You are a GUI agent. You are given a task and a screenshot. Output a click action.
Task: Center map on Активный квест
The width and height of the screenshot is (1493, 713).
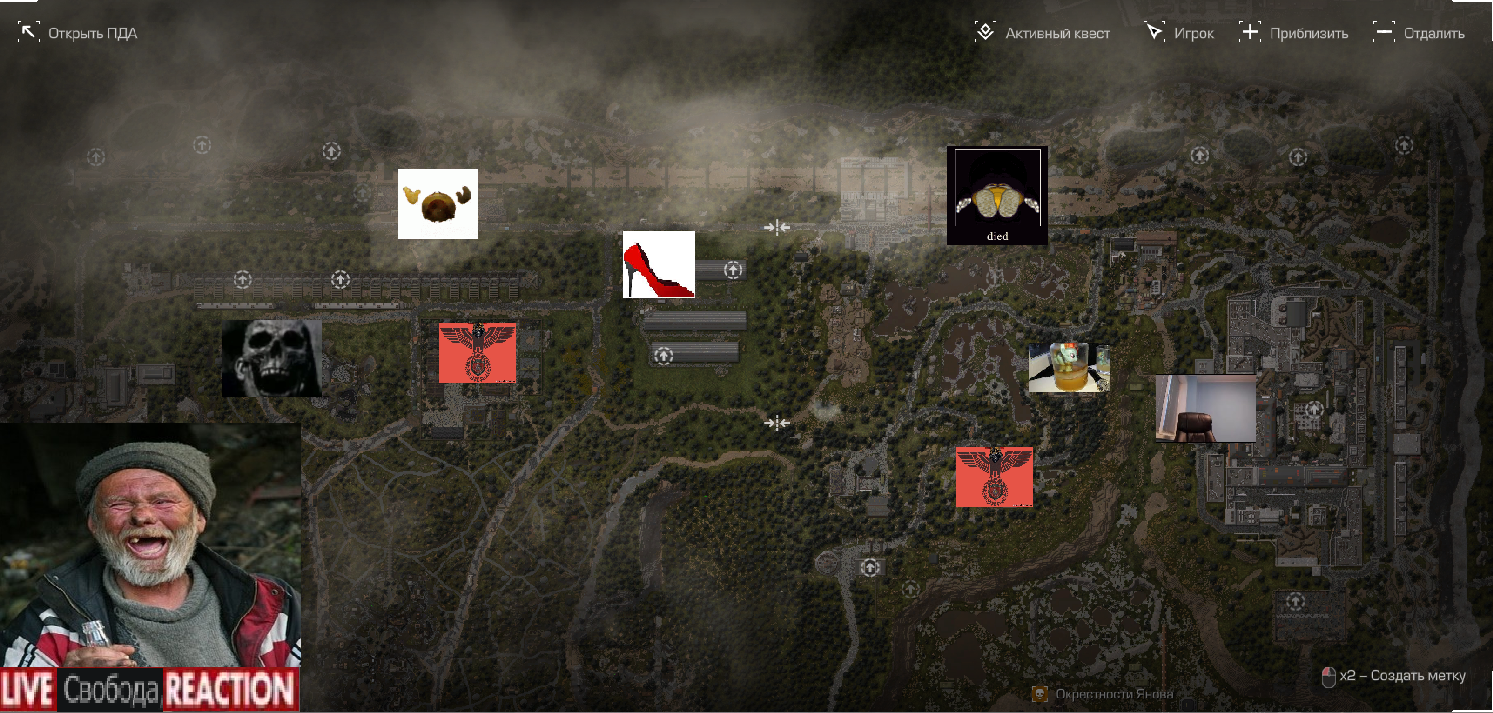click(1043, 33)
